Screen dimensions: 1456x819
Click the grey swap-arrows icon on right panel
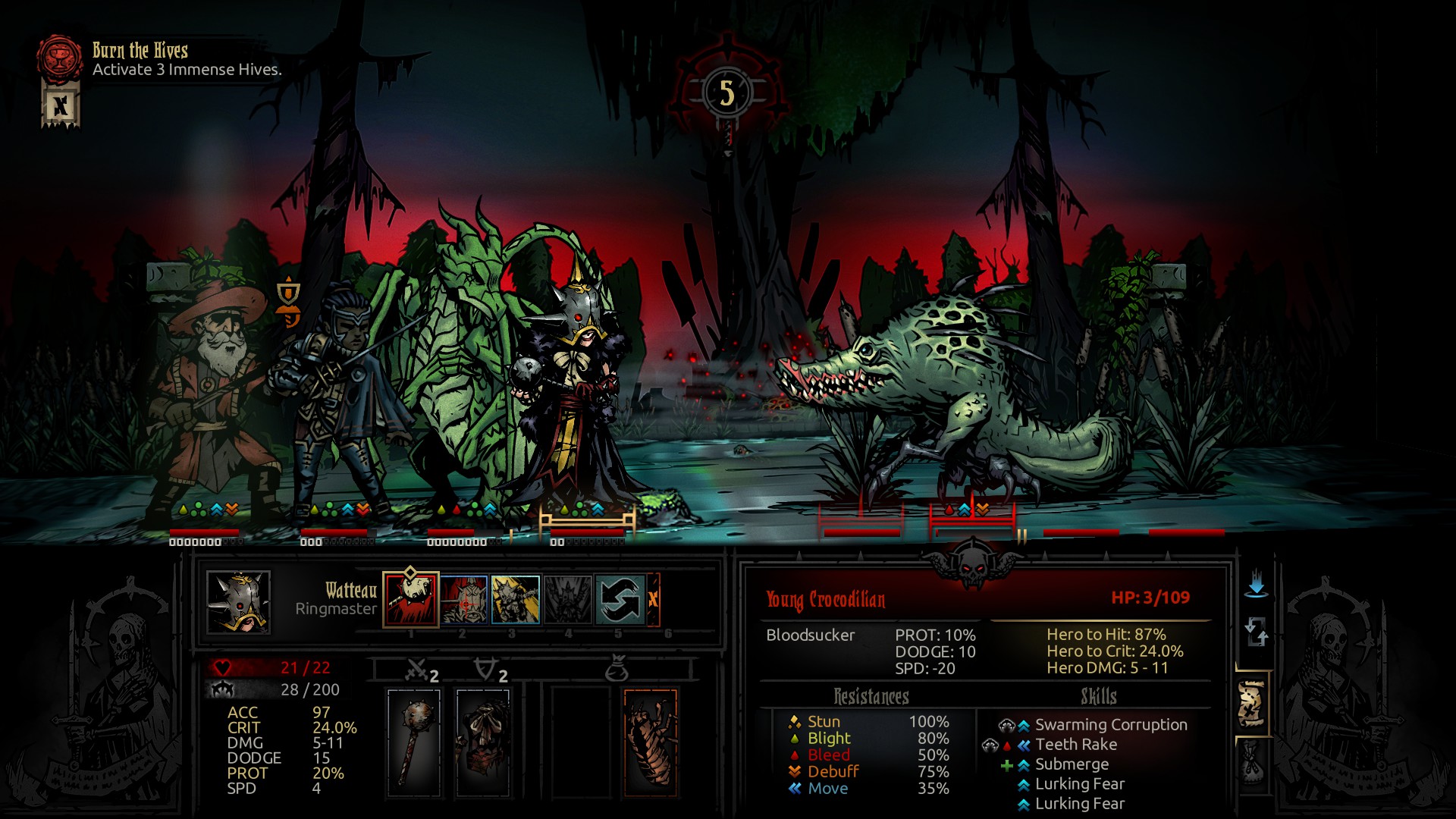[1256, 631]
